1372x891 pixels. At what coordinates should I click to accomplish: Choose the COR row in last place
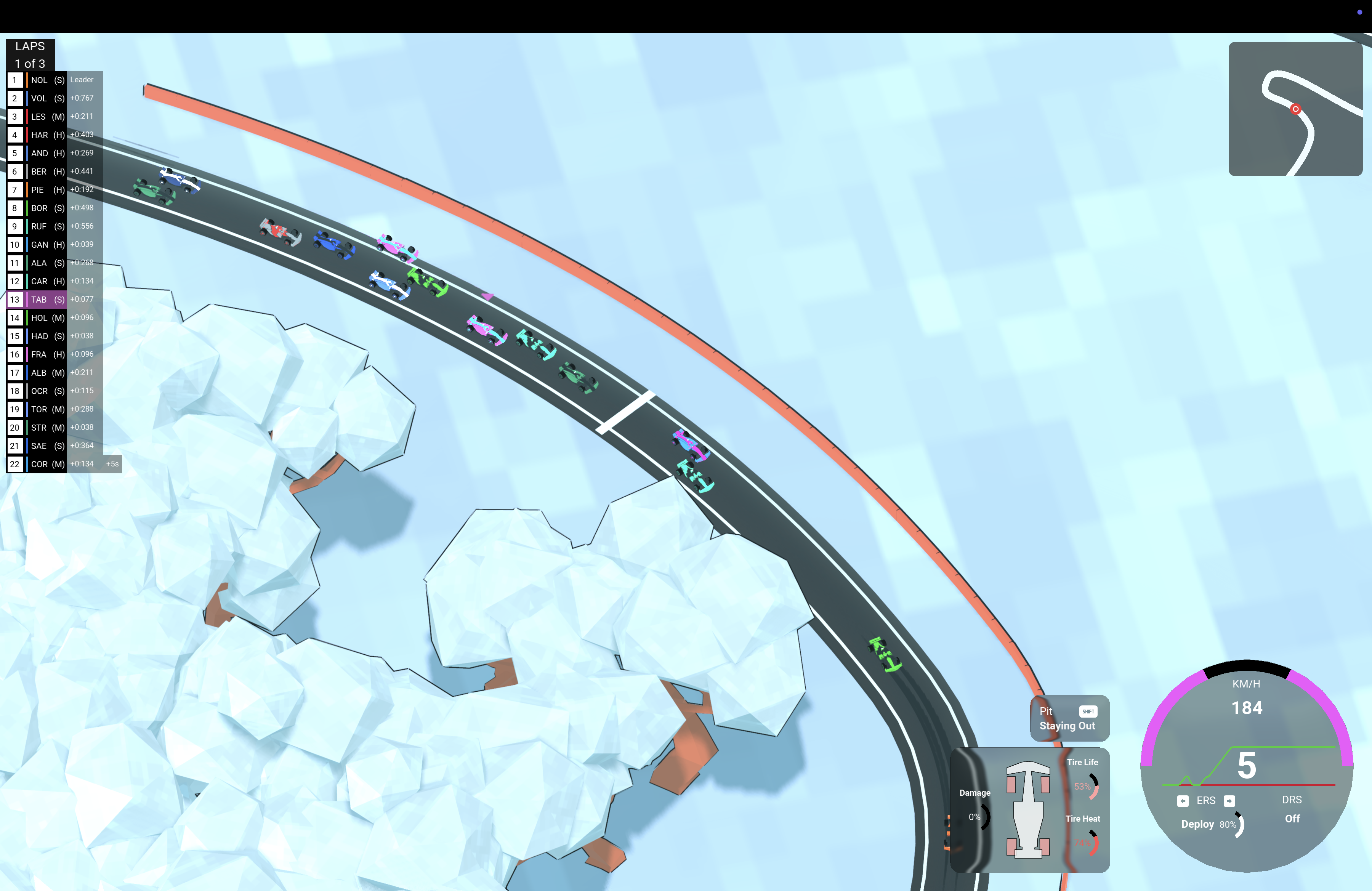click(x=55, y=464)
